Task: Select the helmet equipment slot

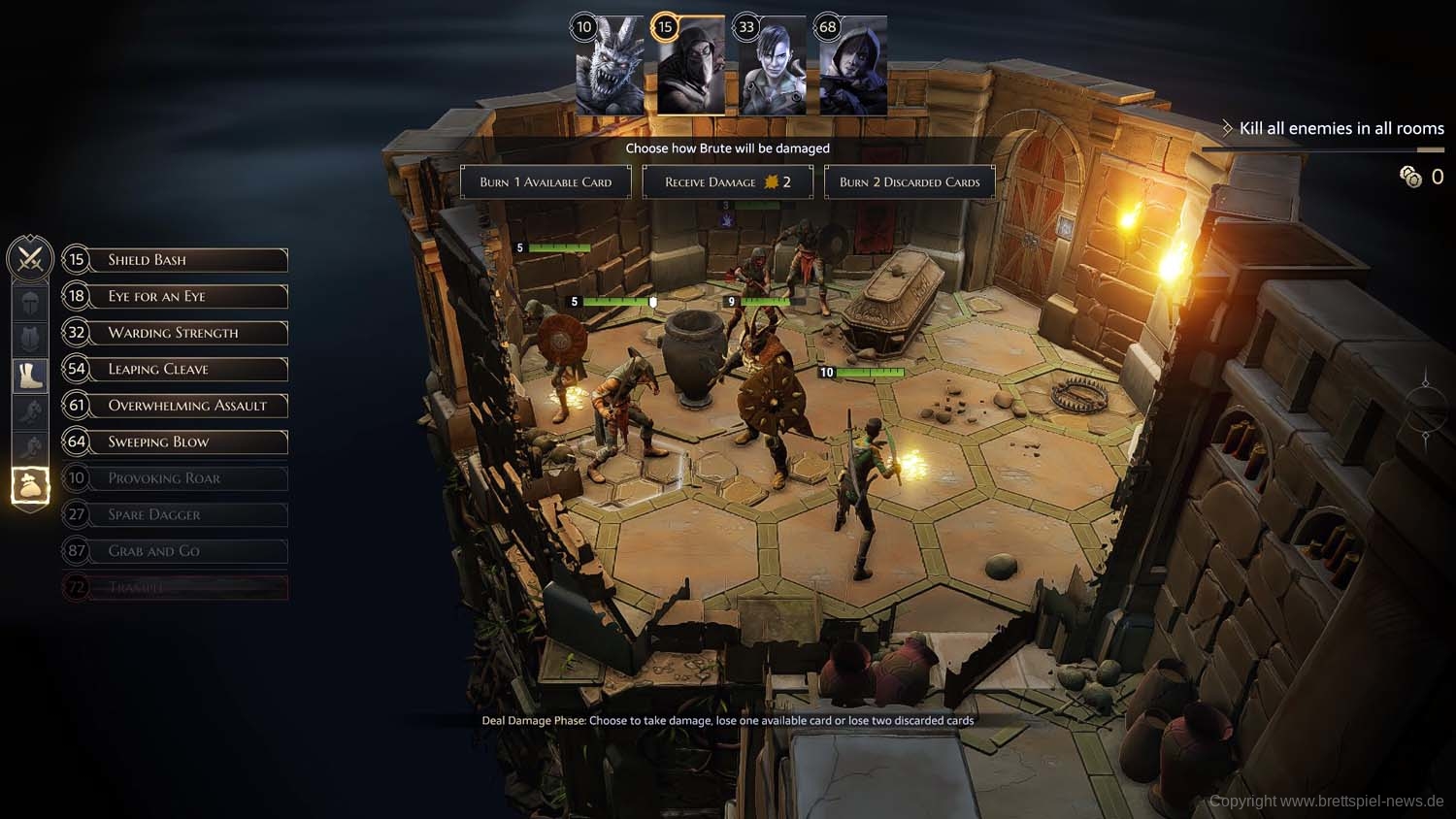Action: click(30, 303)
